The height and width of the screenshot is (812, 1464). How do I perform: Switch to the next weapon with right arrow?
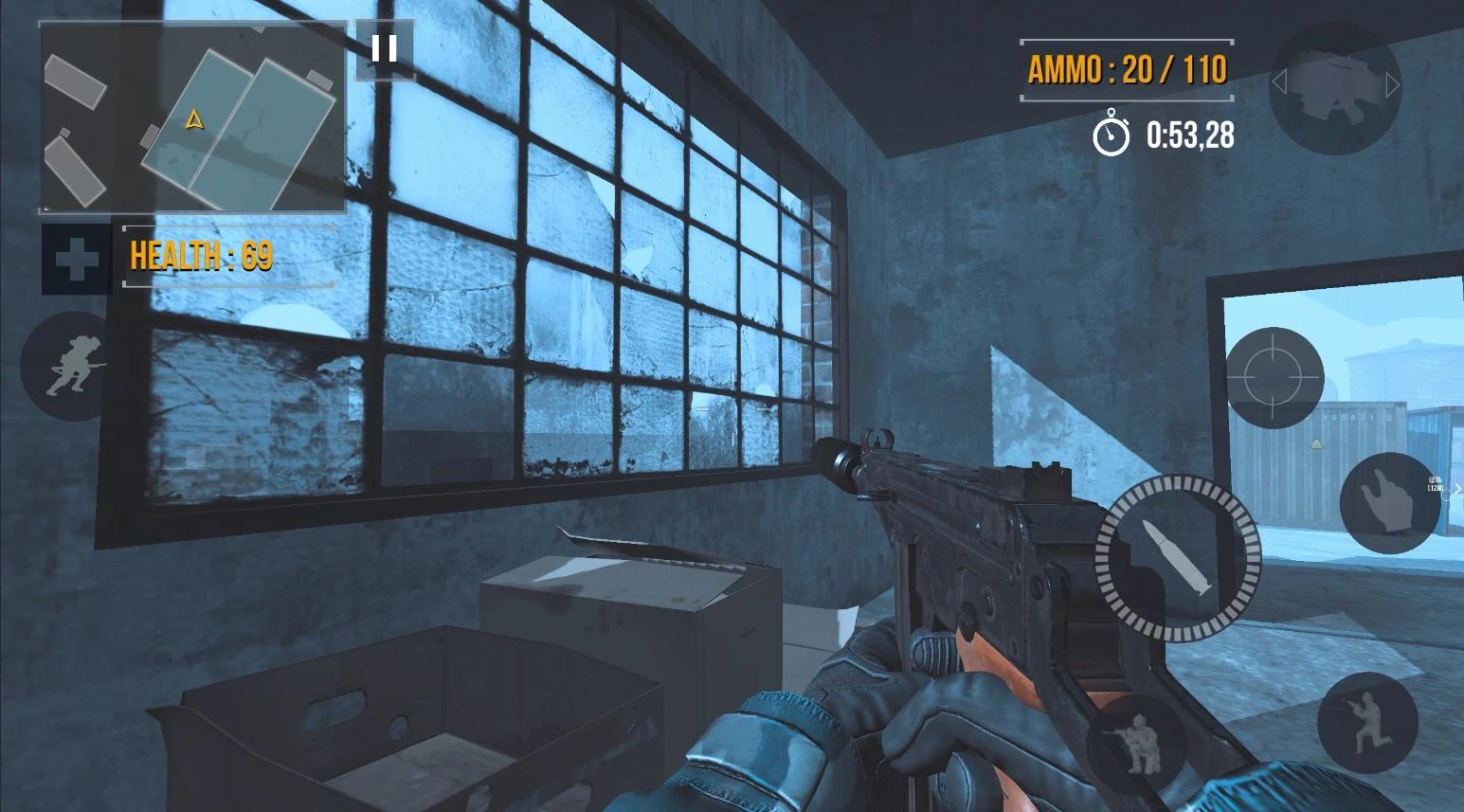pos(1392,85)
